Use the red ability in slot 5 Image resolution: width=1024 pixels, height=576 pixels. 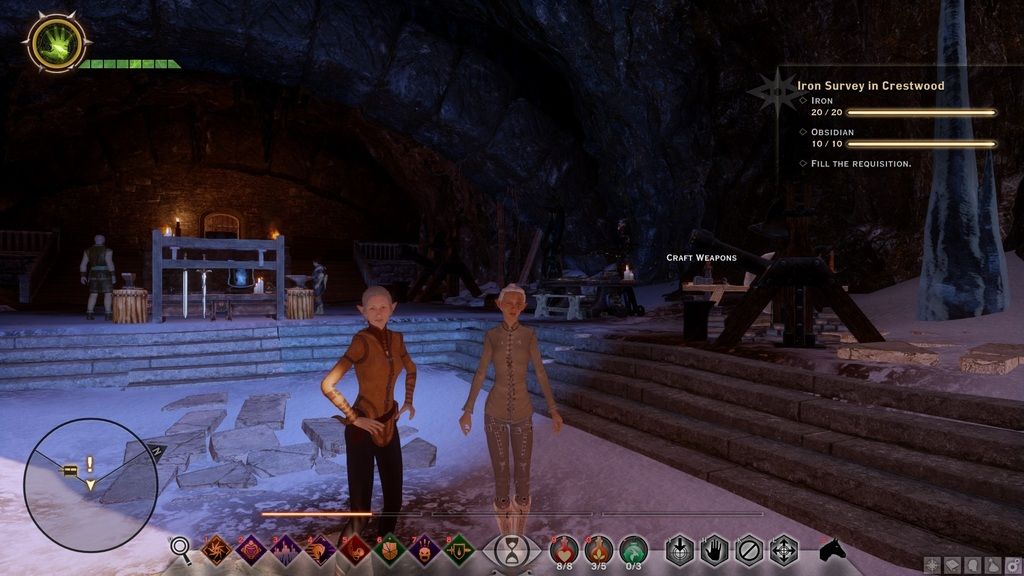click(x=355, y=549)
